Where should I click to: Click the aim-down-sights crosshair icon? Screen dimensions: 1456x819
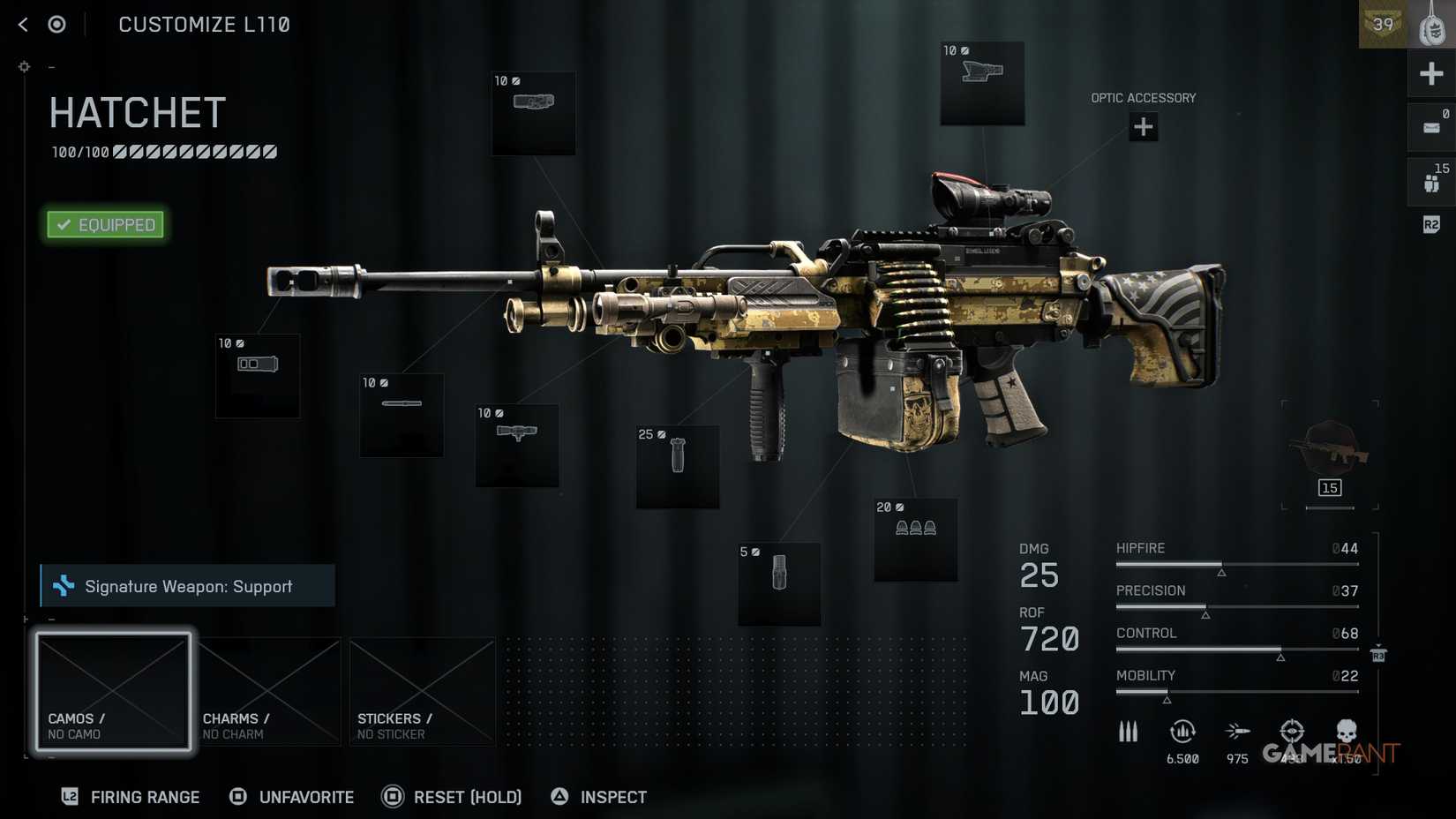coord(1292,730)
